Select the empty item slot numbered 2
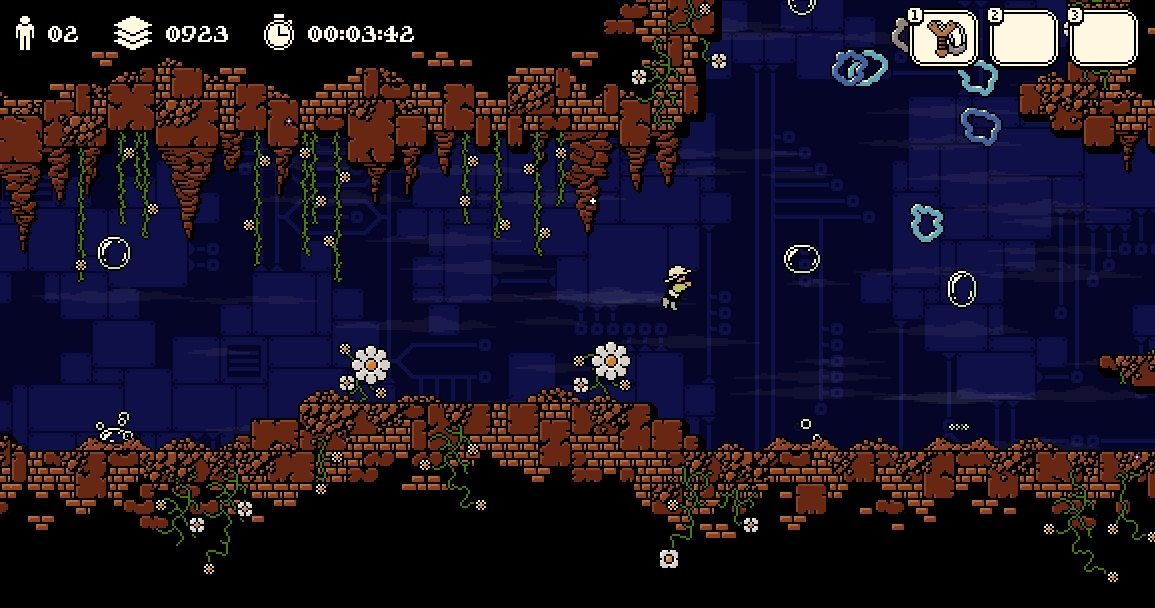Viewport: 1155px width, 608px height. (x=1023, y=38)
